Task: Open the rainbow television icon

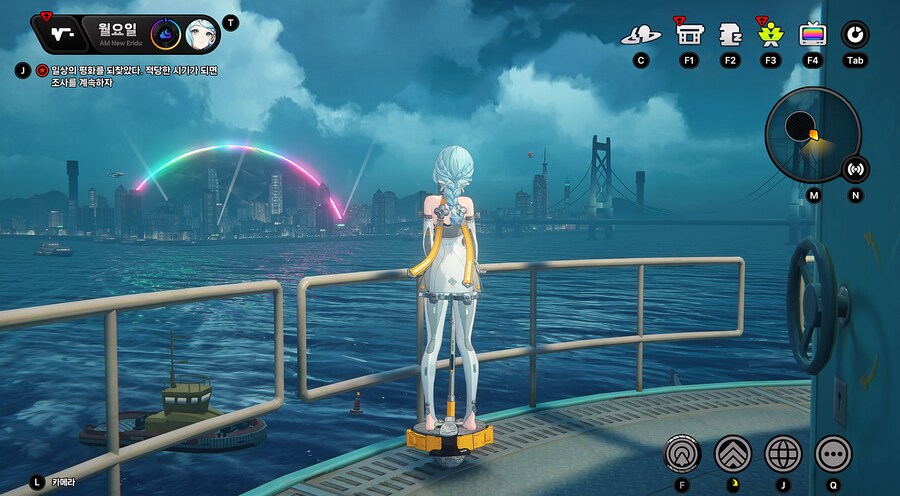Action: point(813,35)
